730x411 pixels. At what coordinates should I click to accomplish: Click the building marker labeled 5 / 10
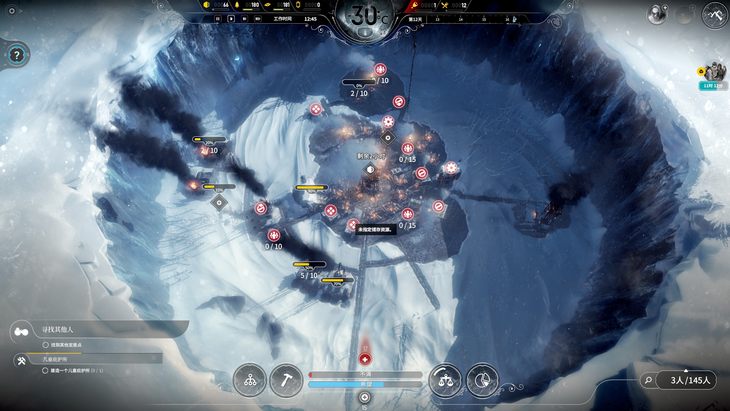309,270
